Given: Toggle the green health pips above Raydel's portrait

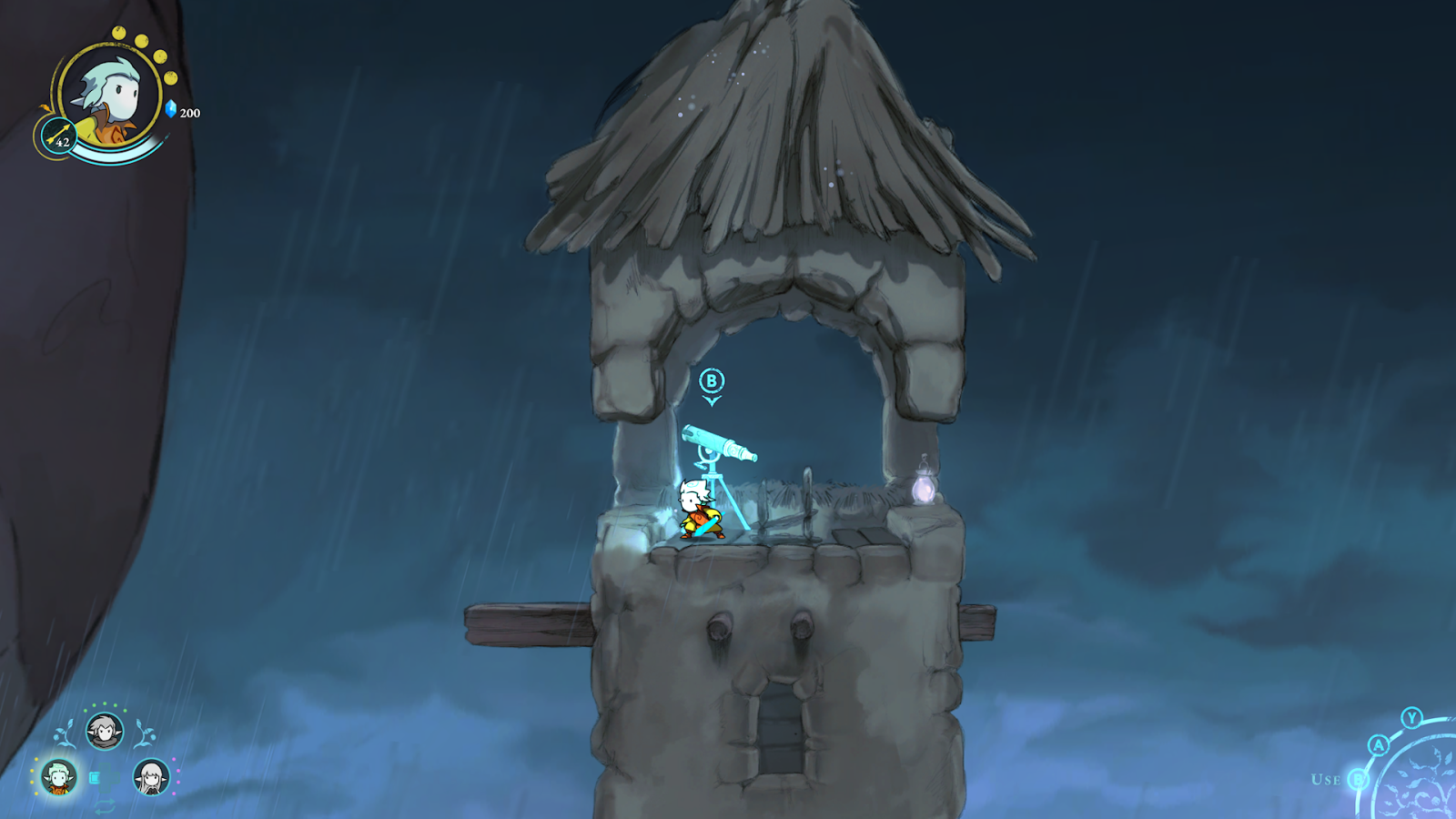Looking at the screenshot, I should tap(105, 706).
